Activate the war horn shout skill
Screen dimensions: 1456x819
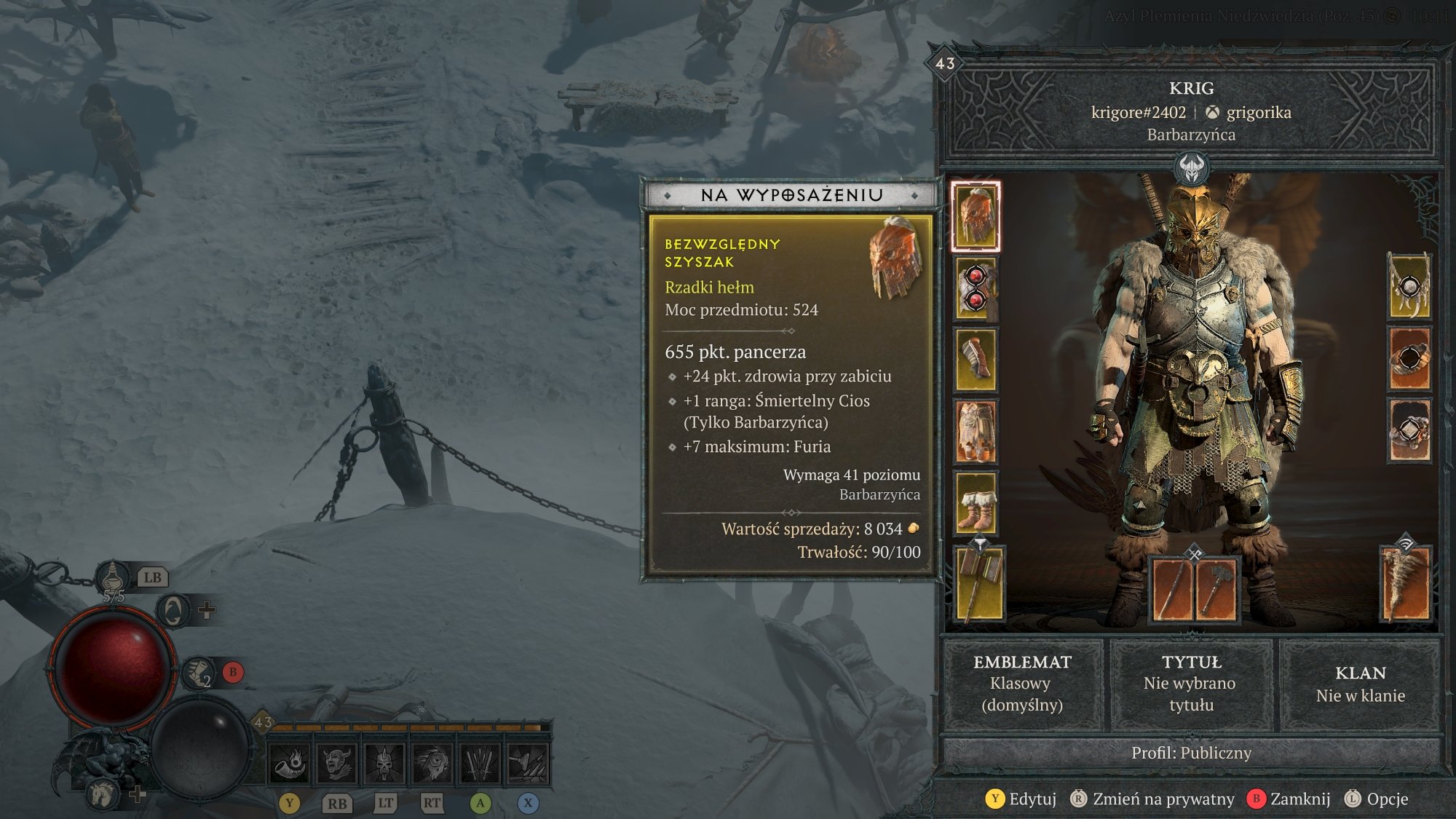click(290, 764)
